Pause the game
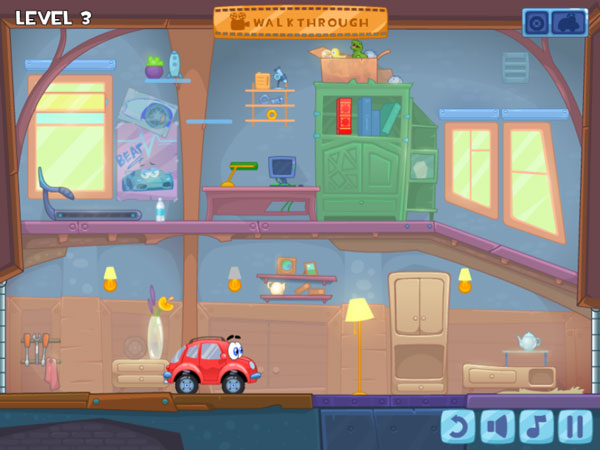Image resolution: width=600 pixels, height=450 pixels. click(x=575, y=427)
